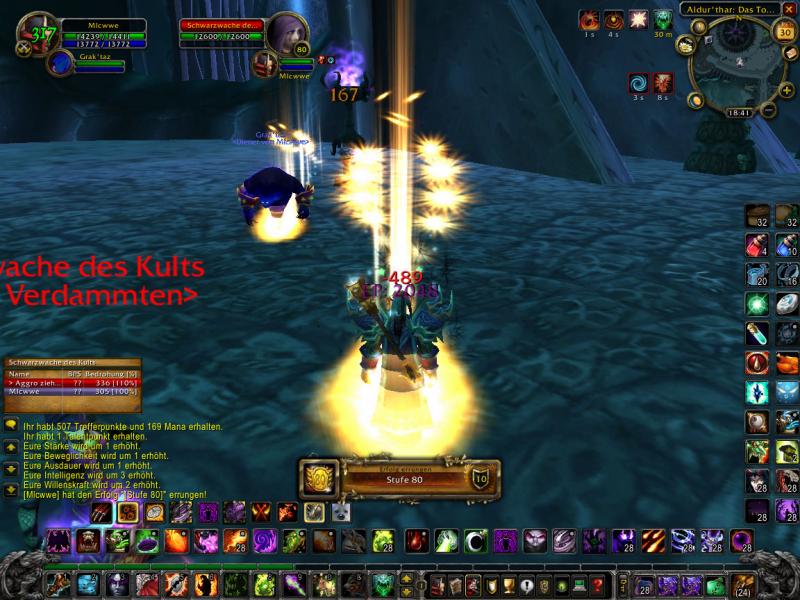The image size is (800, 600).
Task: Click the minimap zoom-in plus button
Action: (x=787, y=88)
